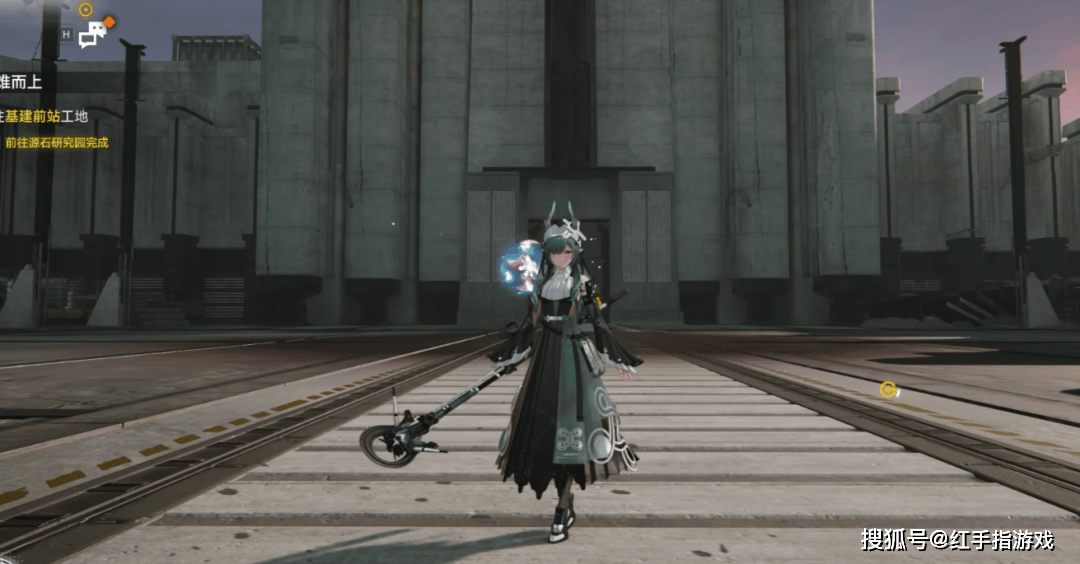1080x564 pixels.
Task: Open the chat speech-bubble icon
Action: [92, 35]
